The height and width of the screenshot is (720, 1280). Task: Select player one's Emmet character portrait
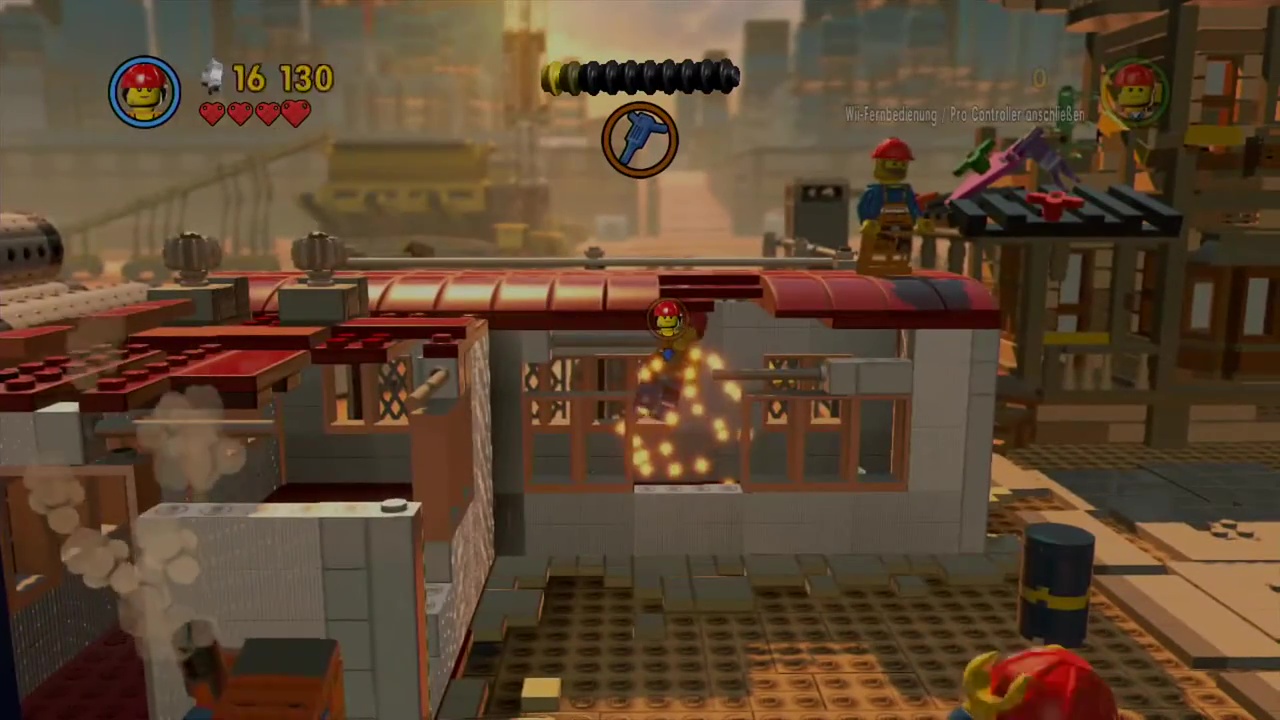coord(145,92)
